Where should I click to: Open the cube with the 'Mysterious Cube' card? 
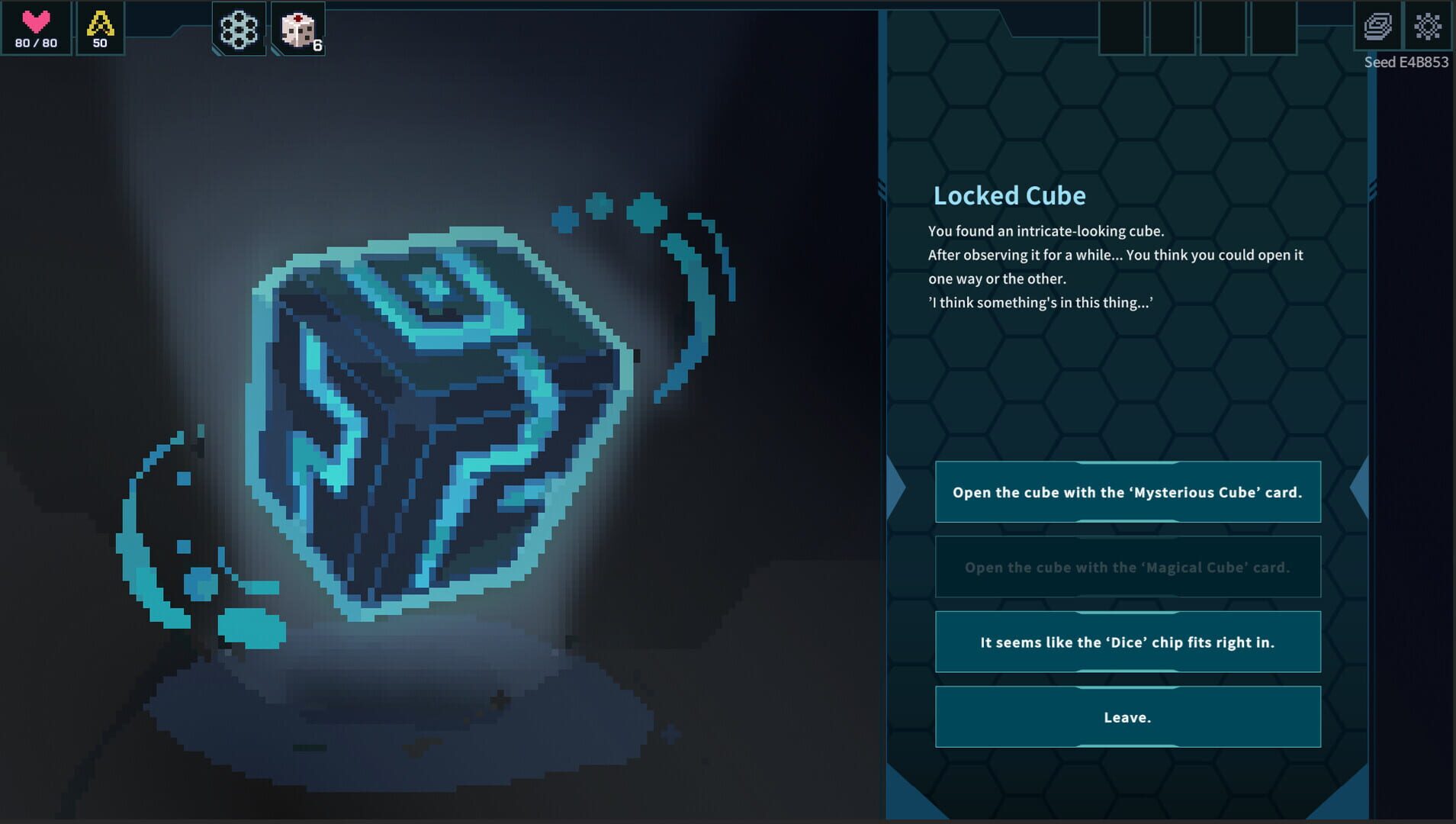pyautogui.click(x=1128, y=492)
